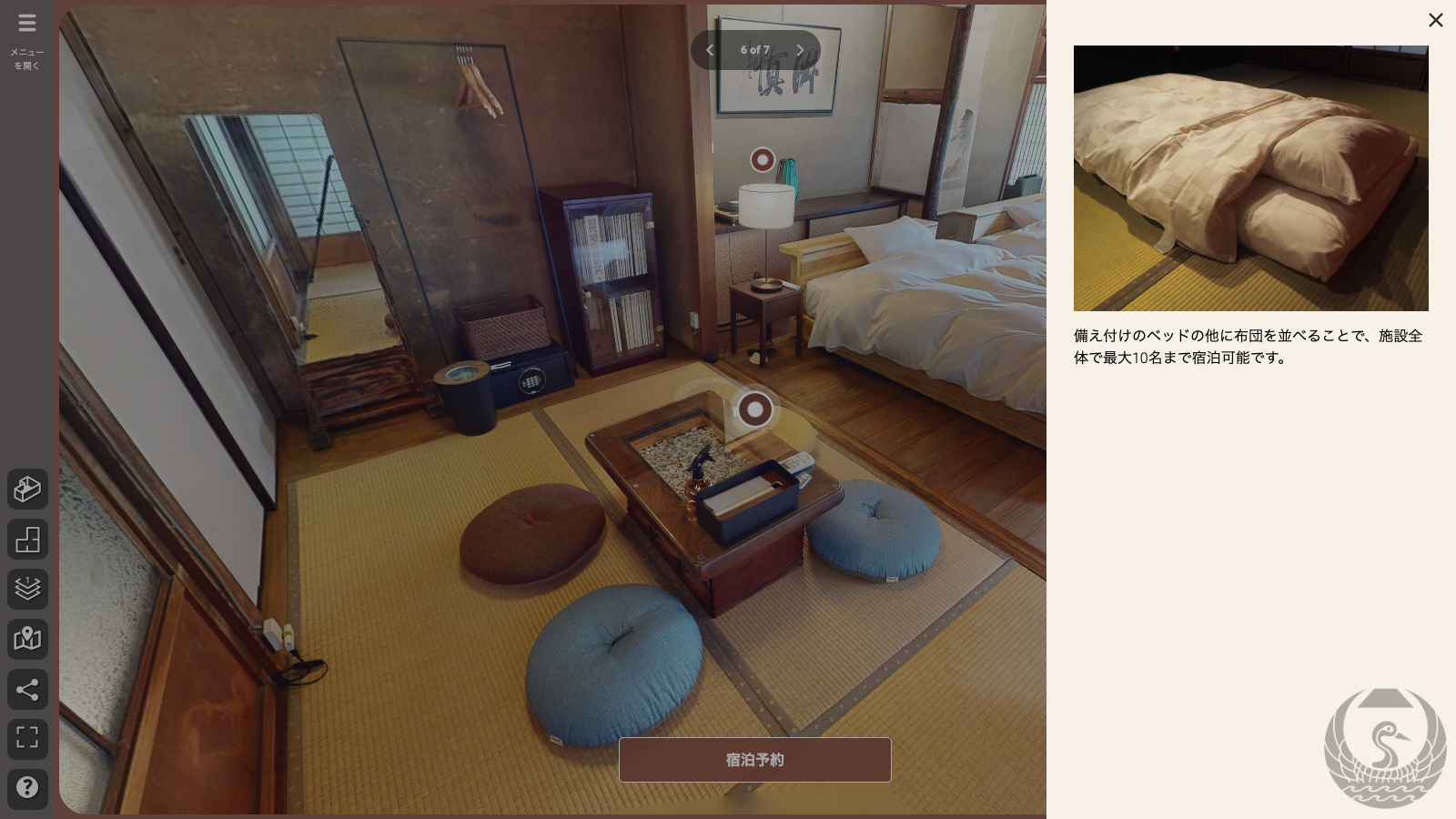
Task: Switch to floor plan view
Action: [x=27, y=540]
